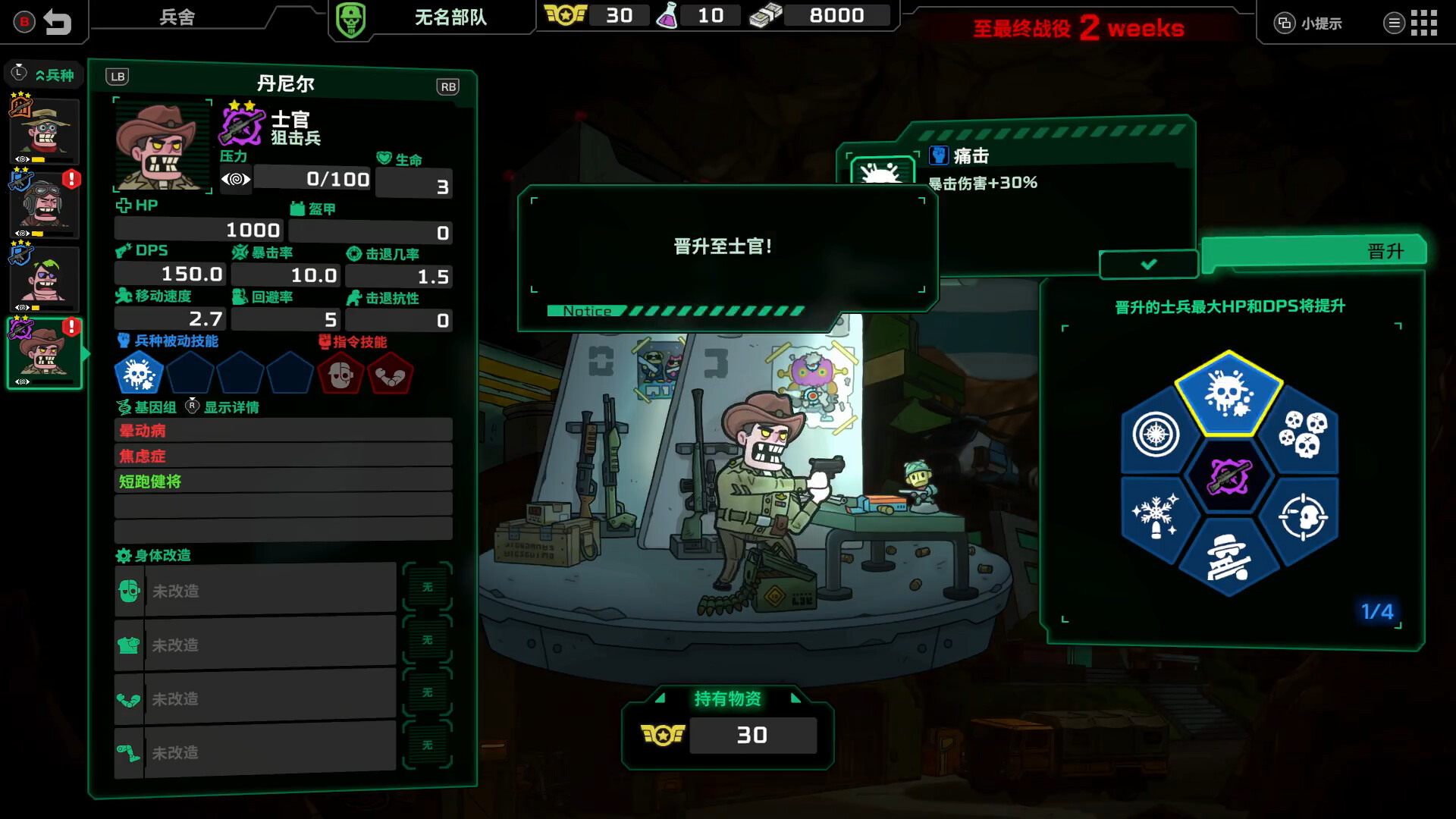
Task: Toggle the eye icon under the pilot-helmet soldier
Action: (20, 232)
